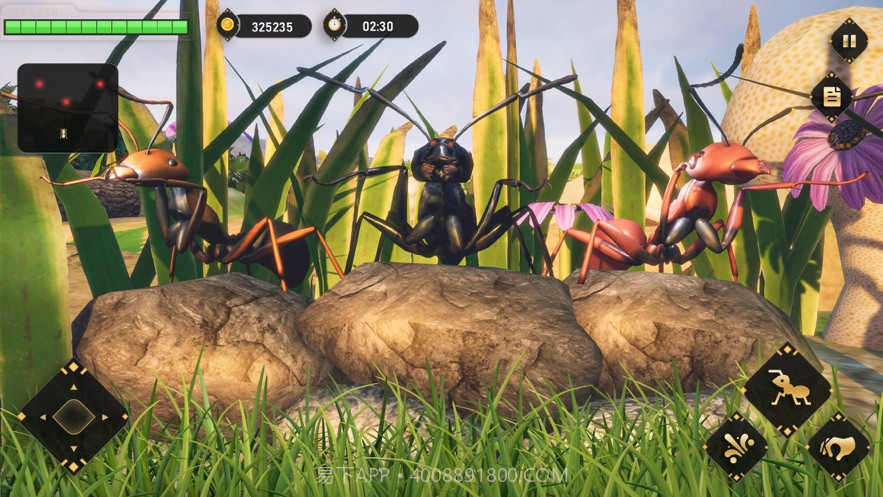Tap the movement joystick pad
883x497 pixels.
click(x=73, y=416)
